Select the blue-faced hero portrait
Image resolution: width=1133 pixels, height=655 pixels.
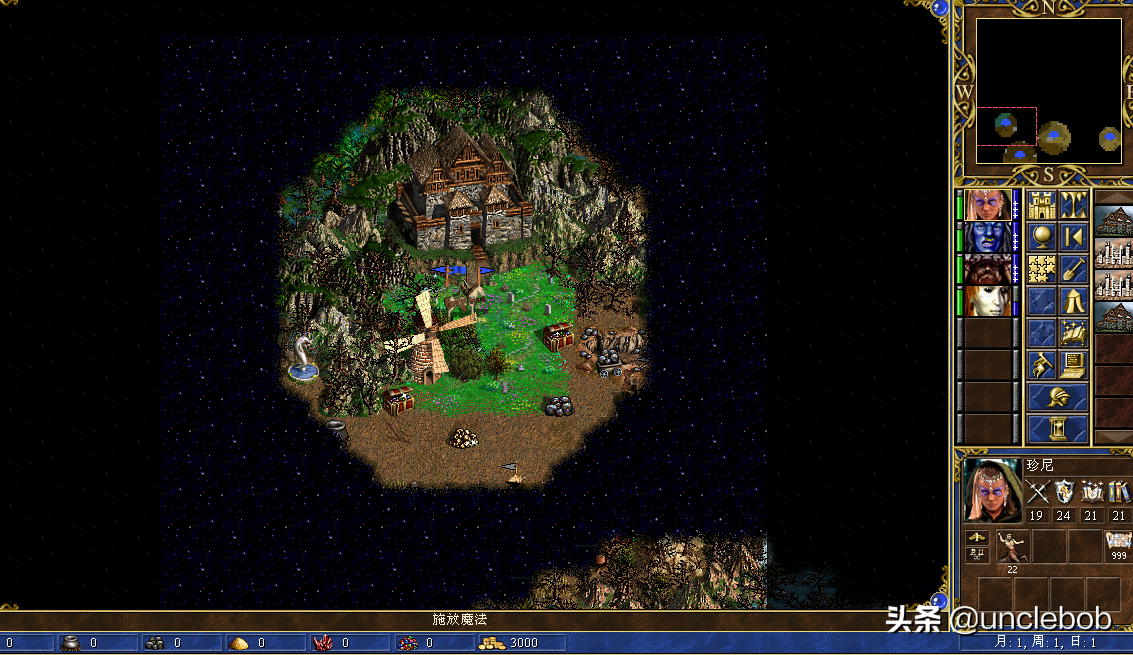point(988,237)
